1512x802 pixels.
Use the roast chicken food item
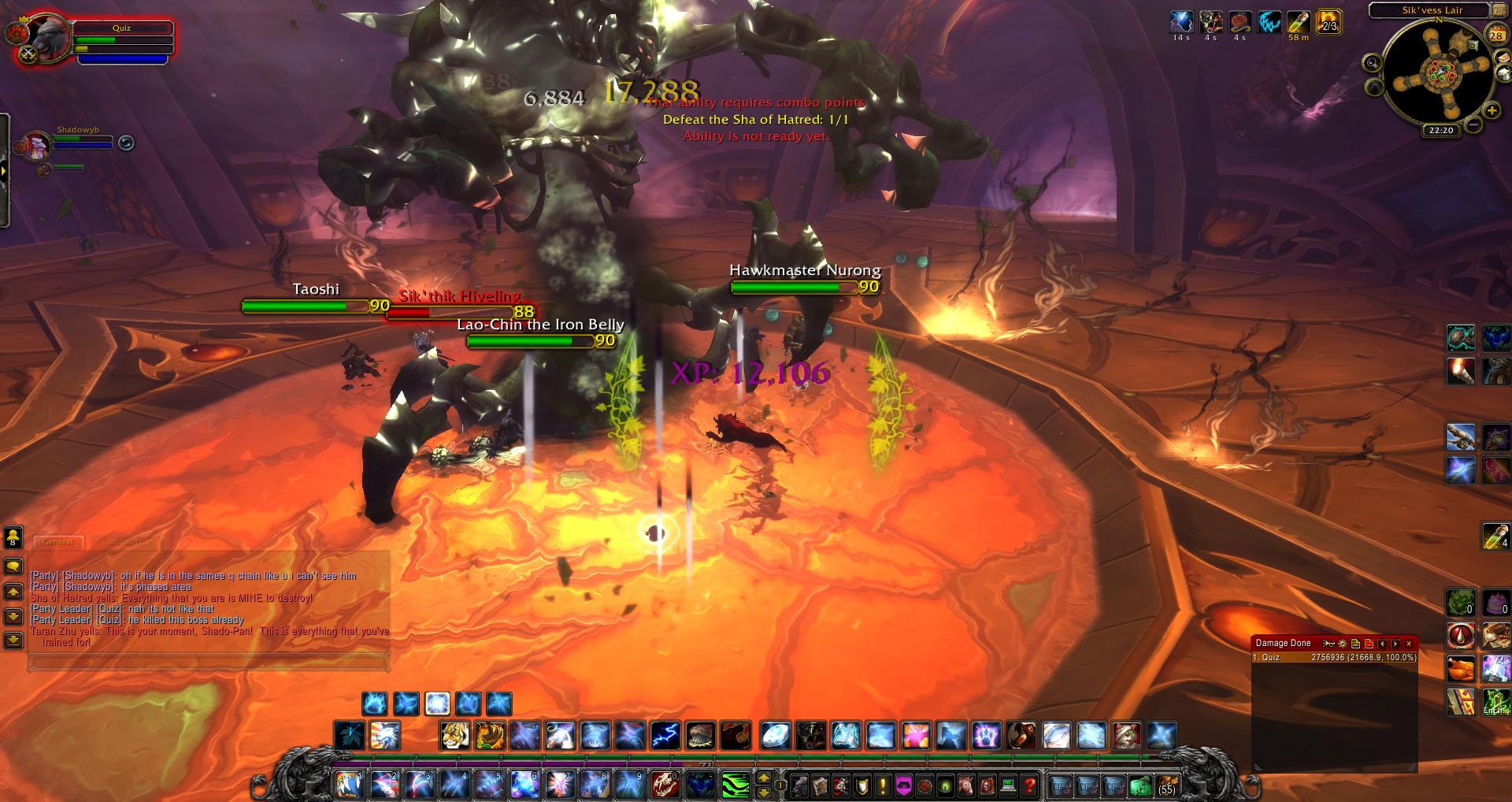tap(1461, 669)
